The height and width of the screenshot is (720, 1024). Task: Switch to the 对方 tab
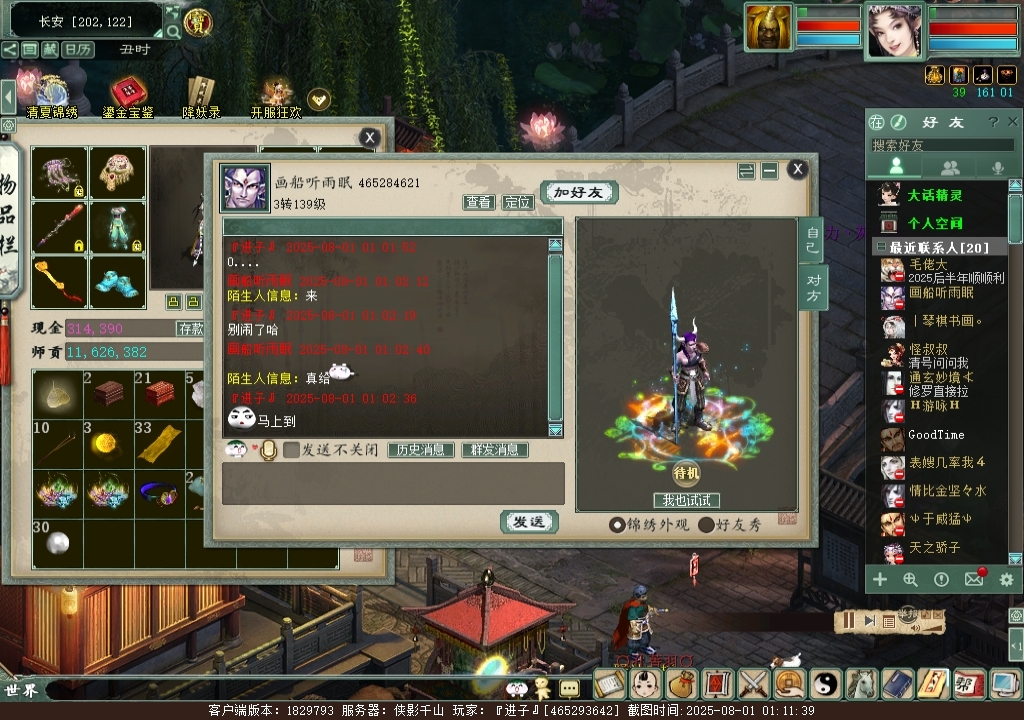[812, 287]
